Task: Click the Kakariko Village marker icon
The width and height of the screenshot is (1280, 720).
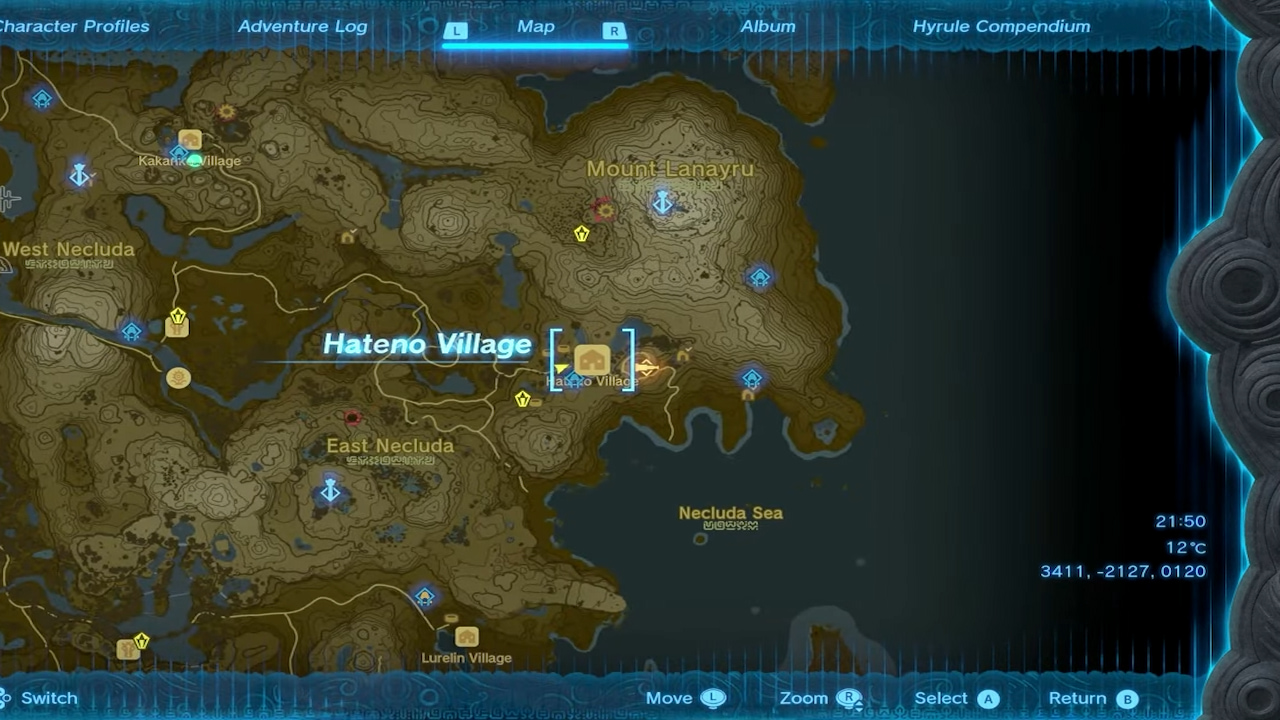Action: point(190,140)
